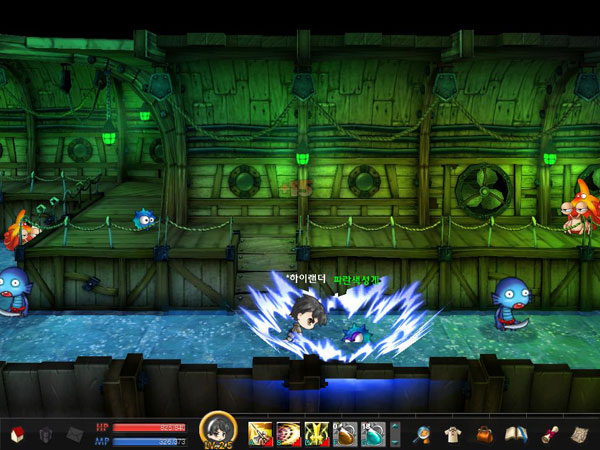The width and height of the screenshot is (600, 450).
Task: Use the spiral slash skill
Action: pyautogui.click(x=288, y=434)
